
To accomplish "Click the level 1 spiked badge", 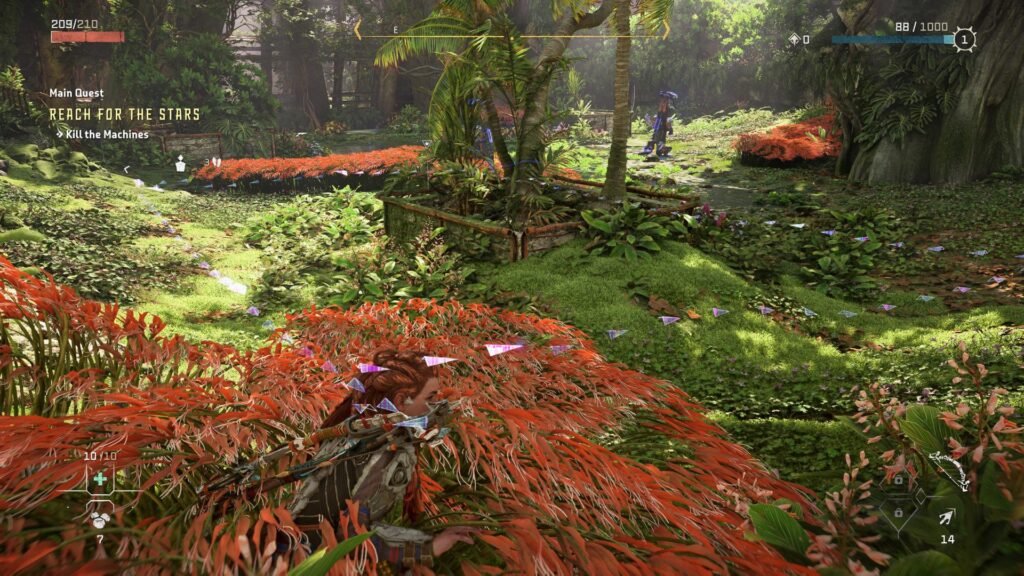I will click(x=964, y=40).
